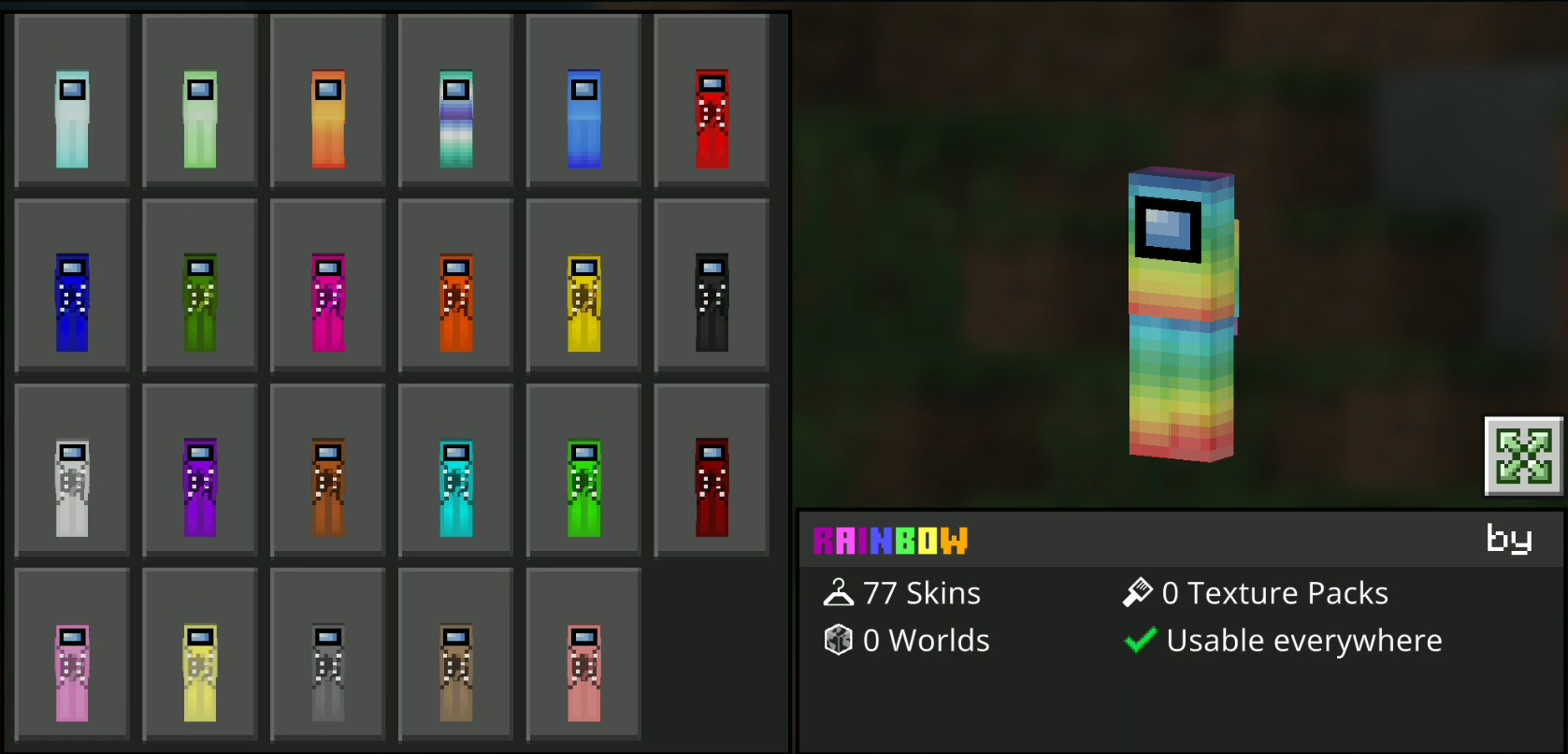Select the yellow crewmate skin

pyautogui.click(x=583, y=283)
